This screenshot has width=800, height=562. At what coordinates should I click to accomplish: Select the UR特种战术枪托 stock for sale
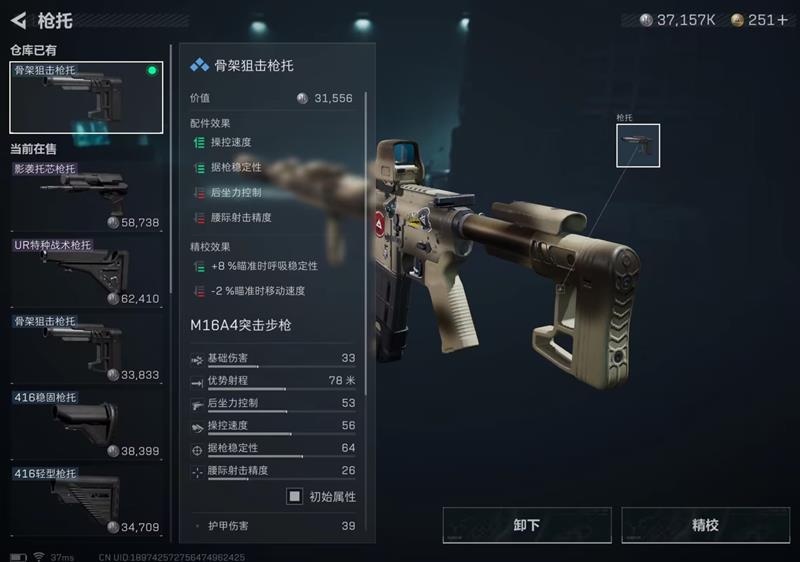[86, 272]
